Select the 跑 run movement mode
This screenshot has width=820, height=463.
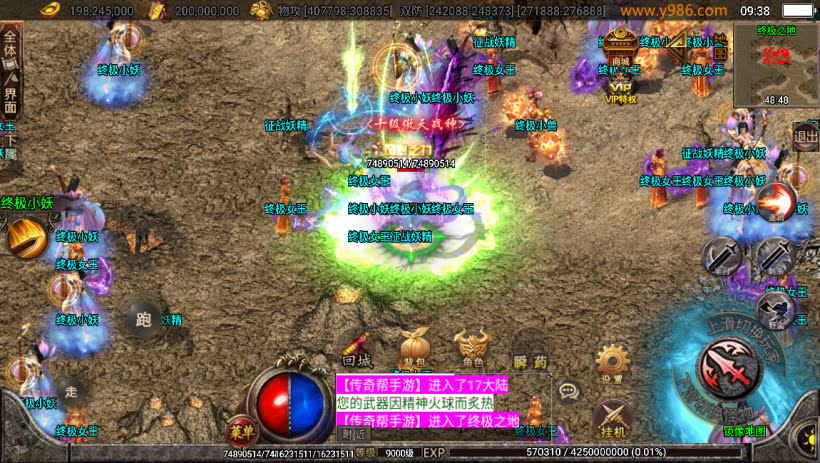coord(145,320)
